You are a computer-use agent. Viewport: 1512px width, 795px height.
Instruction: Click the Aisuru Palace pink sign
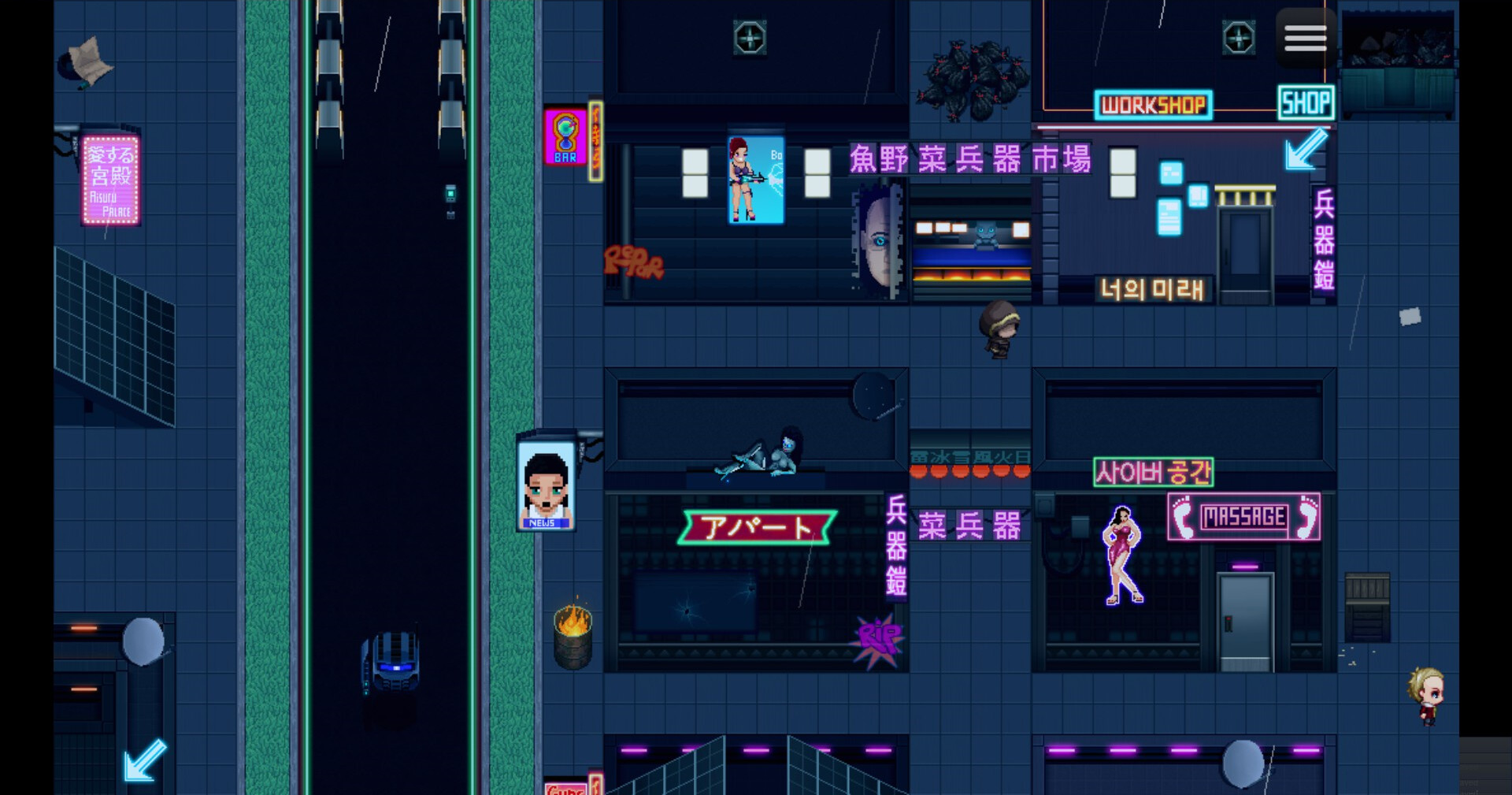pos(111,180)
